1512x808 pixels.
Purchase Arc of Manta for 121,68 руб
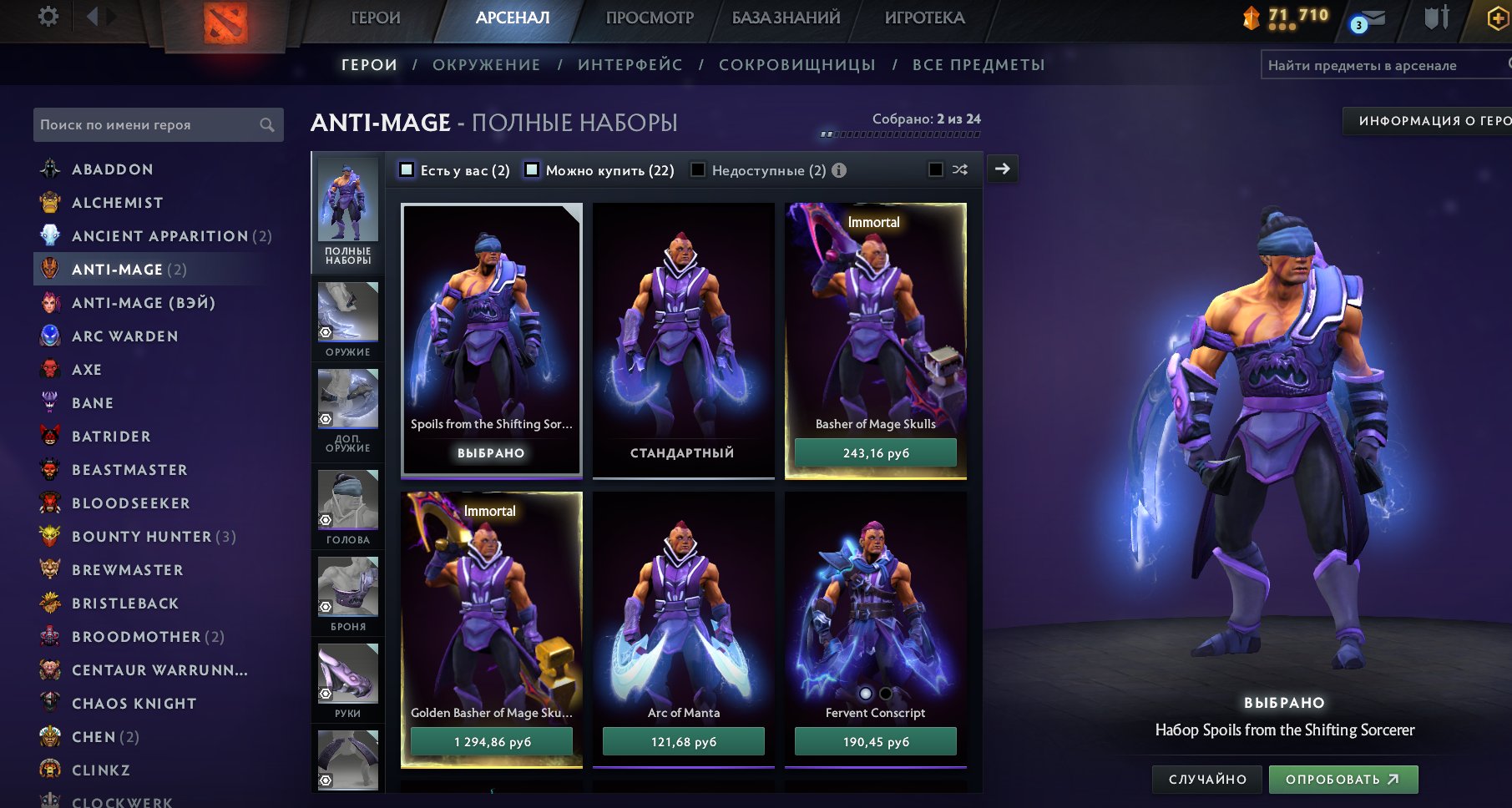coord(683,742)
